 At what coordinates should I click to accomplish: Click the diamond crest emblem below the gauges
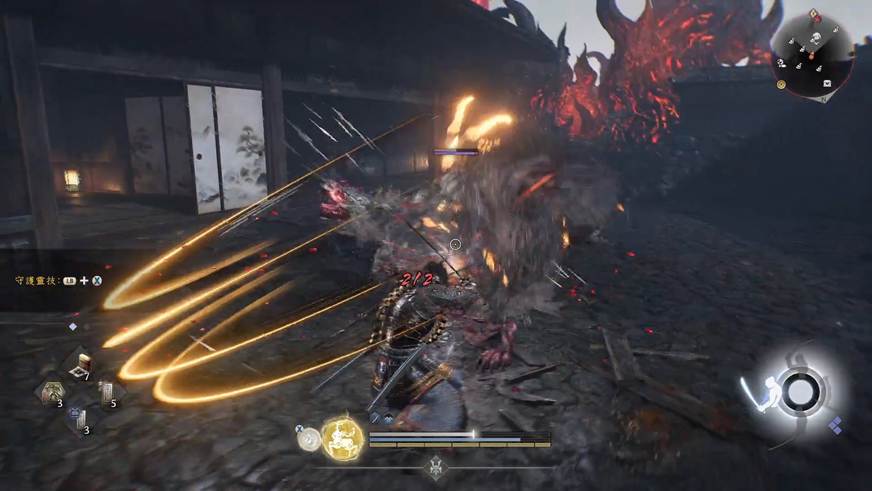(436, 466)
